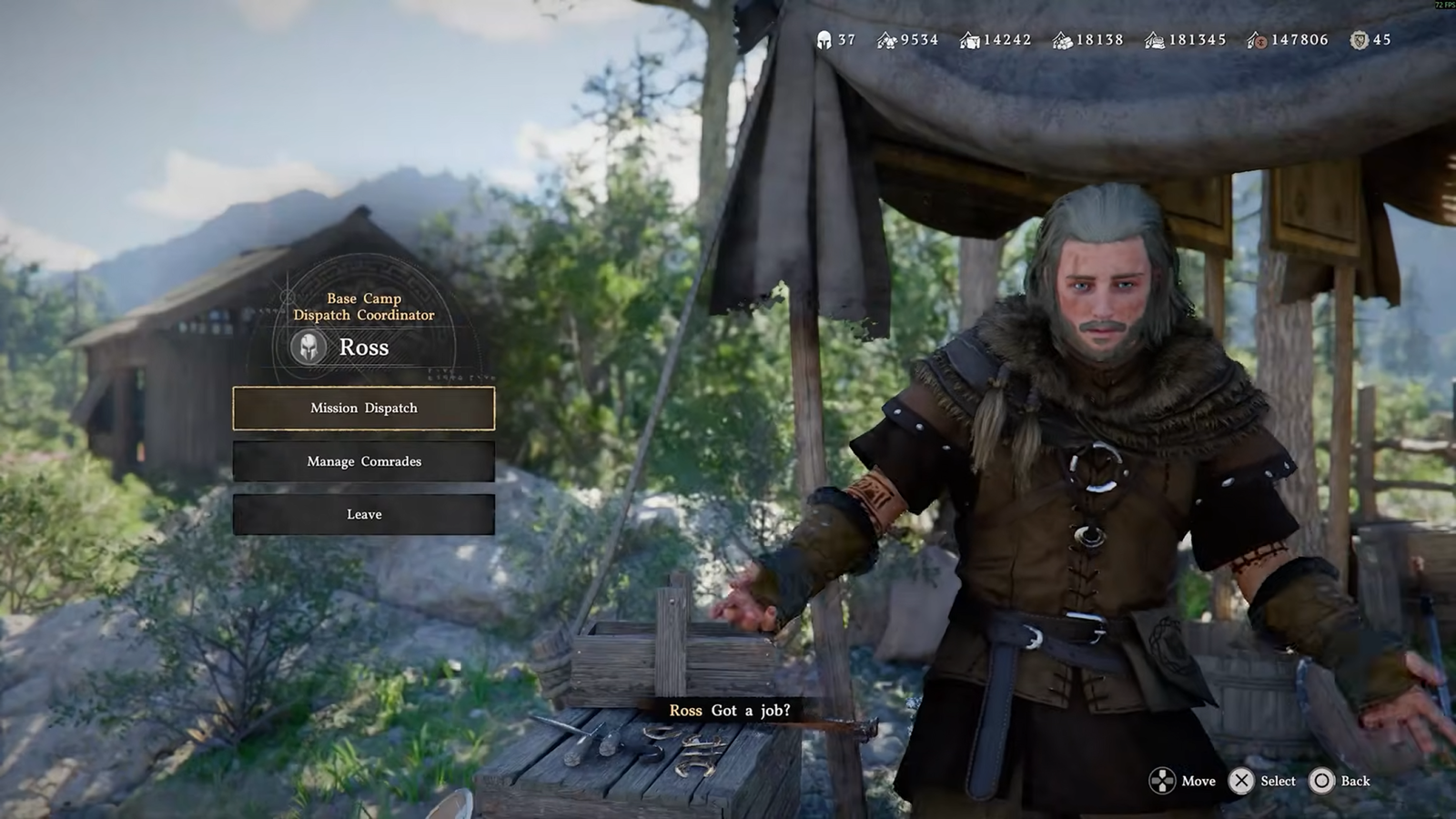Viewport: 1456px width, 819px height.
Task: Select Manage Comrades
Action: point(364,461)
